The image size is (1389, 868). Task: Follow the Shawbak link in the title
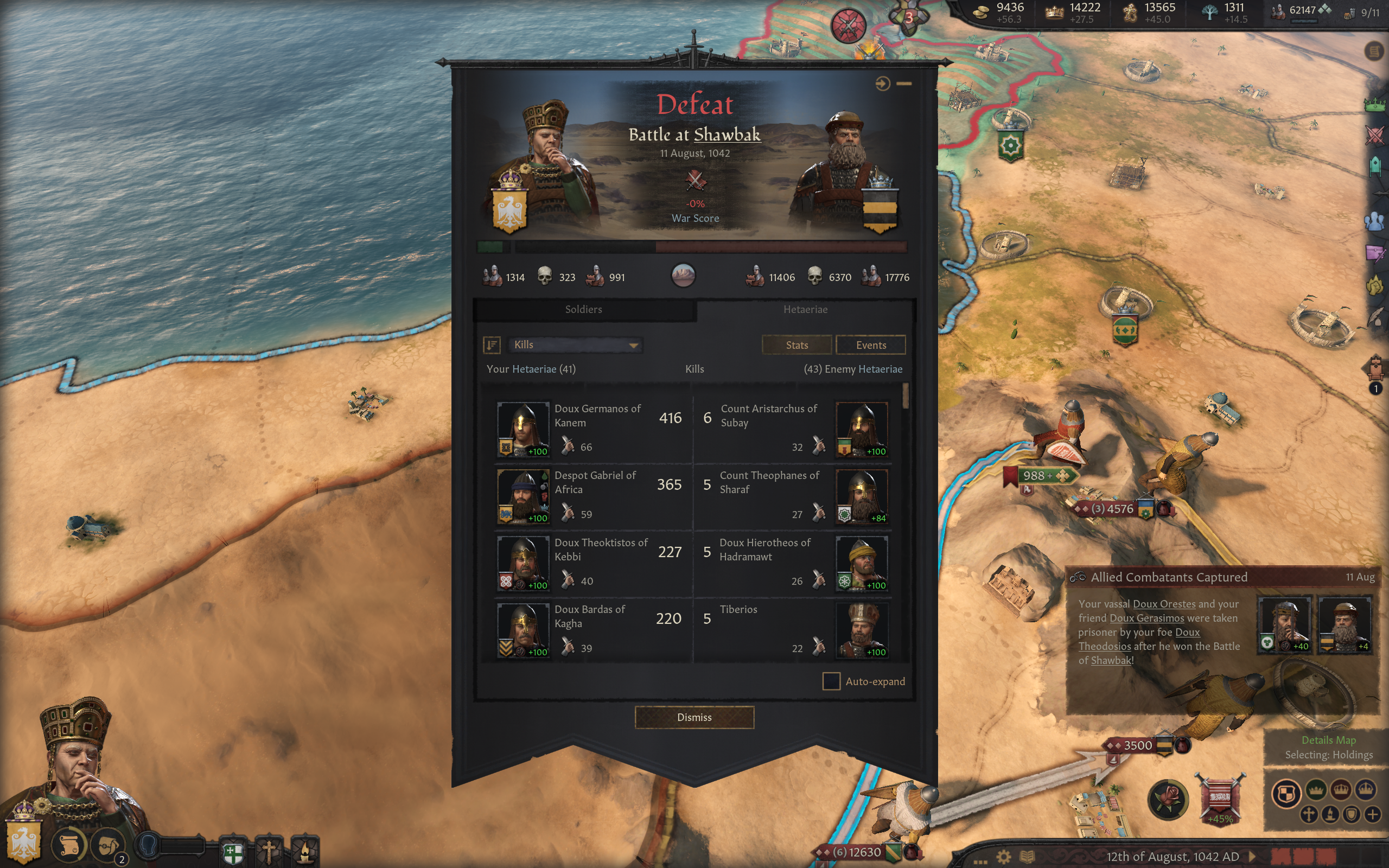pos(727,135)
